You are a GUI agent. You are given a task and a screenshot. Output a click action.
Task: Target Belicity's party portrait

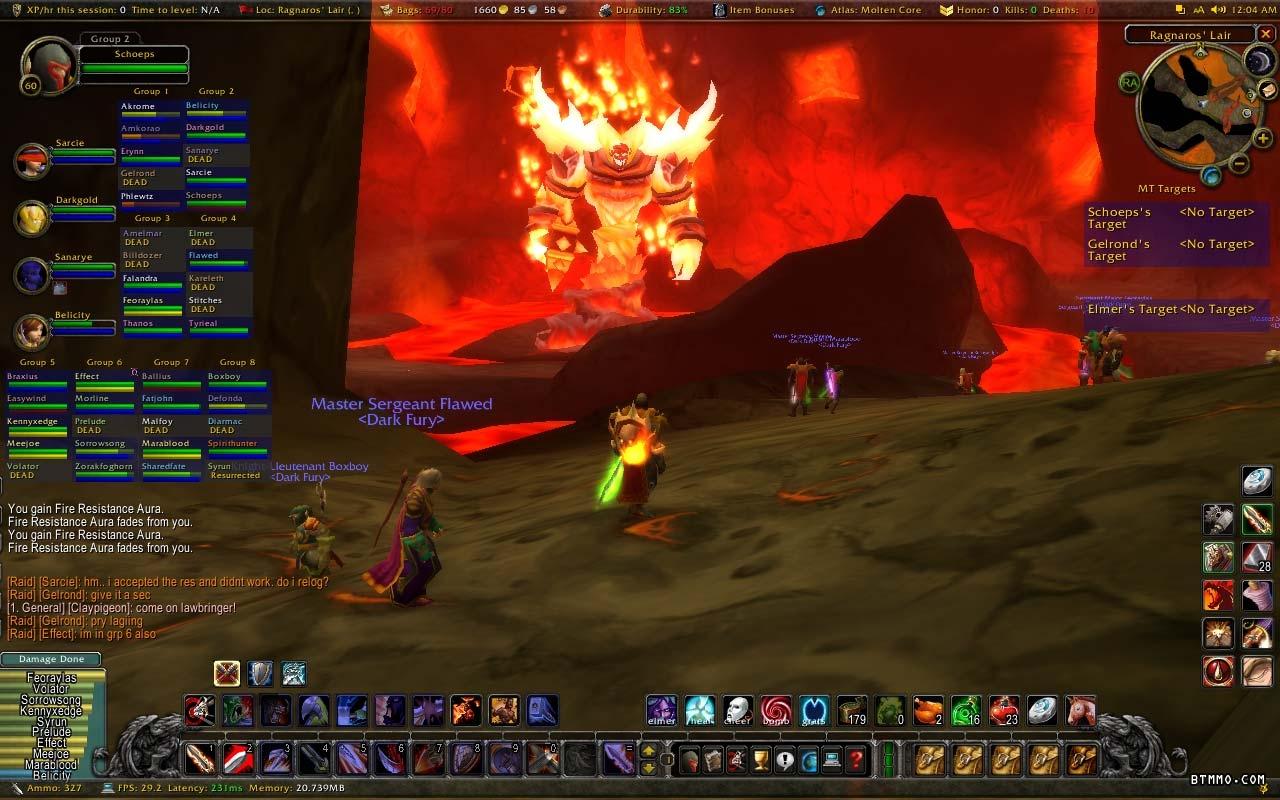(x=33, y=332)
